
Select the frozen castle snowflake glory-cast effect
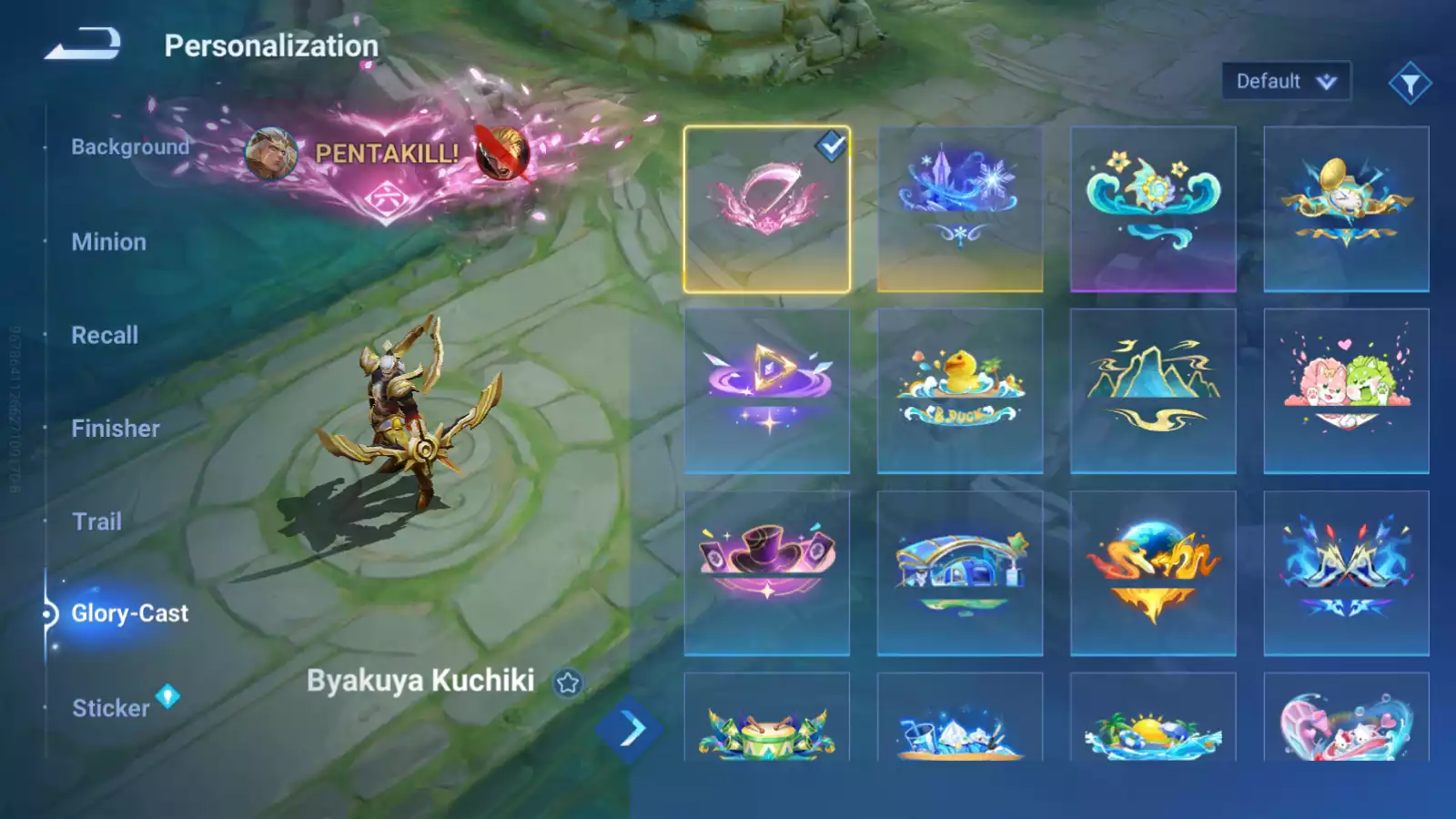coord(960,207)
